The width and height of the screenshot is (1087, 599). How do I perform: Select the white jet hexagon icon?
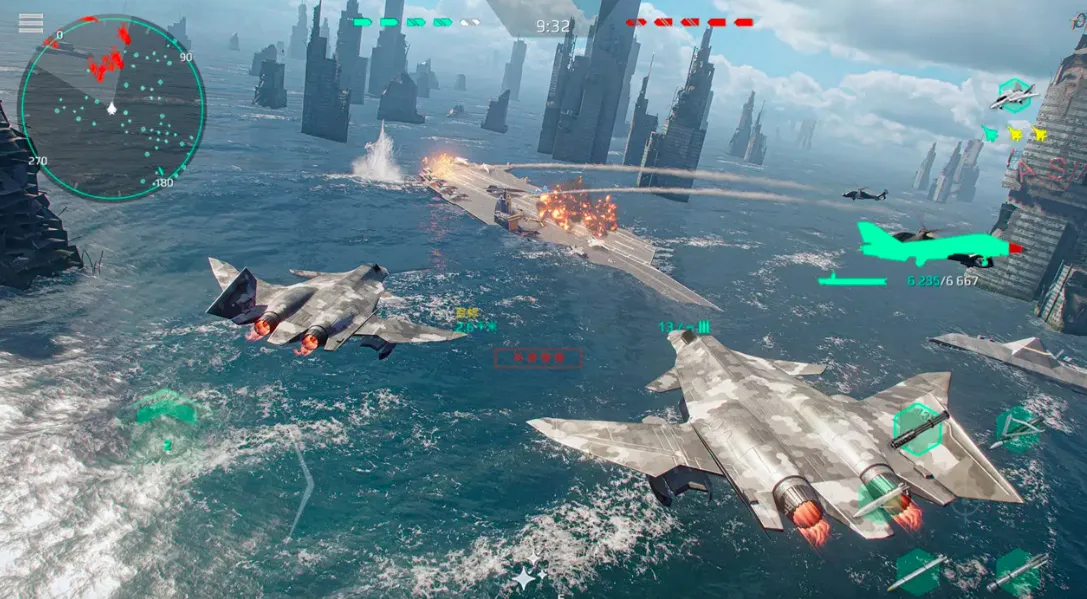tap(1013, 96)
